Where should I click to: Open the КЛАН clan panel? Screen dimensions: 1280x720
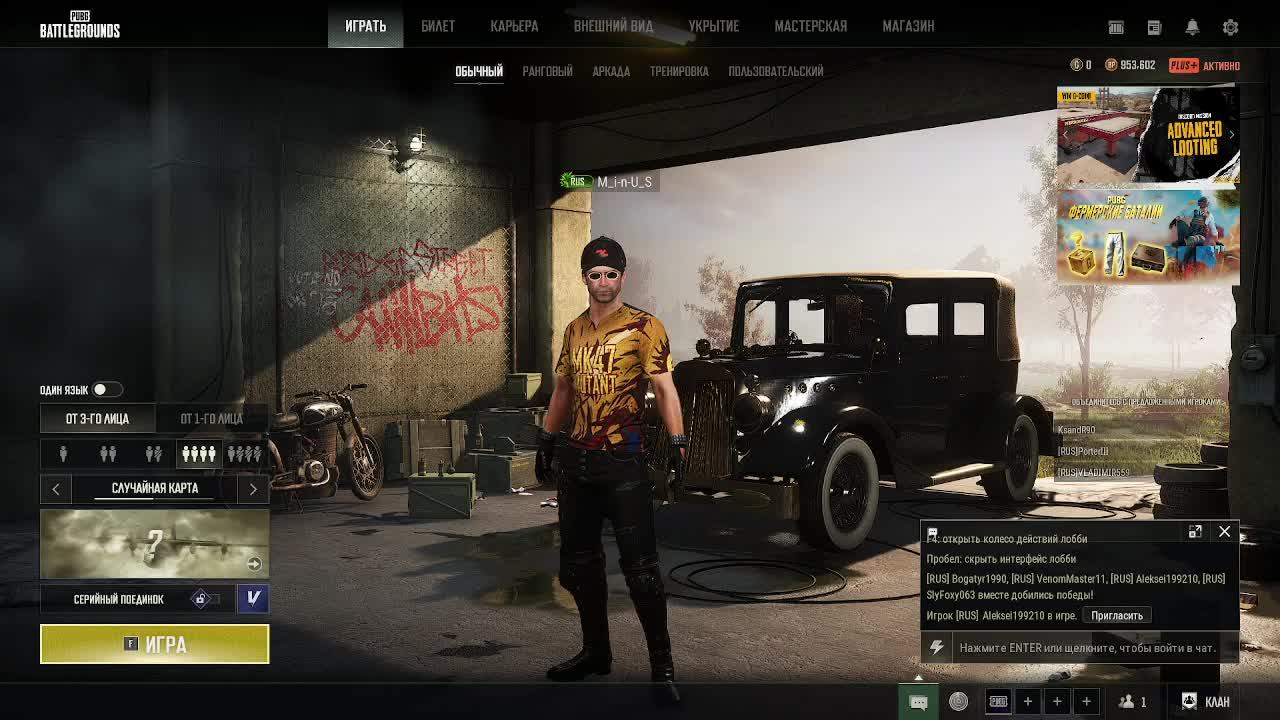pyautogui.click(x=1206, y=701)
